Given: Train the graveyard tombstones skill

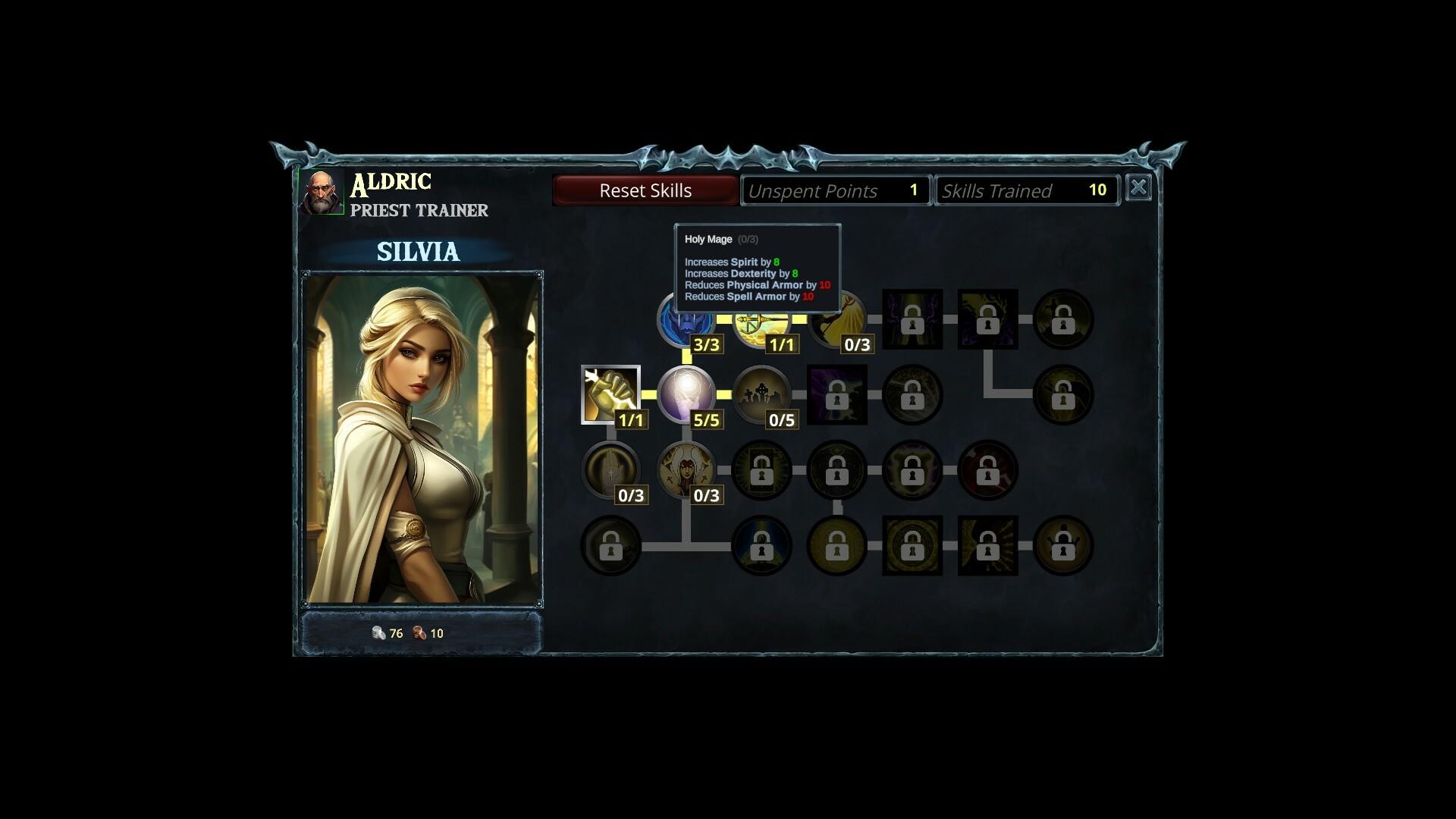Looking at the screenshot, I should coord(761,394).
